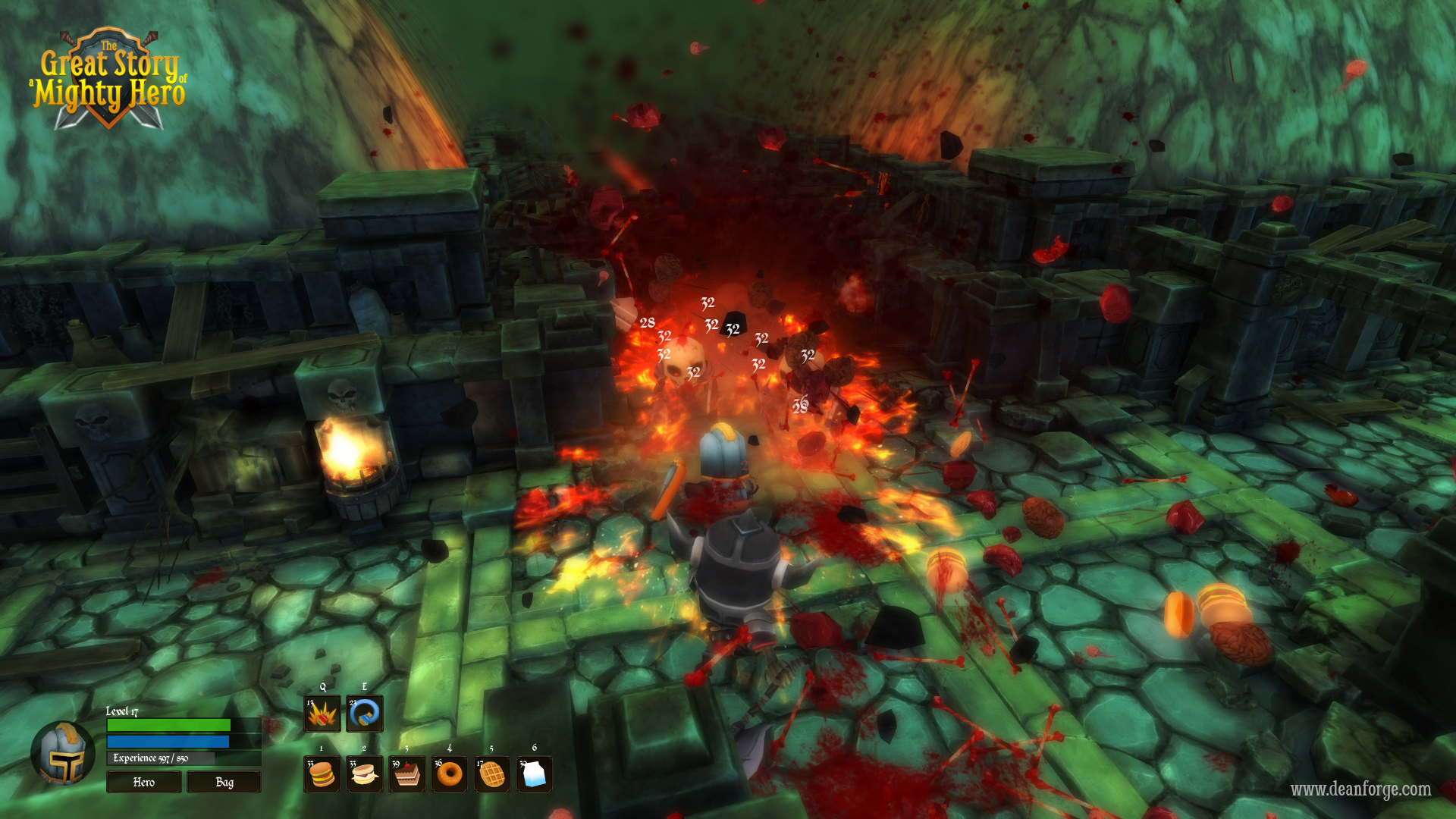Viewport: 1456px width, 819px height.
Task: Visit the www.deanforge.com watermark link
Action: (x=1360, y=789)
